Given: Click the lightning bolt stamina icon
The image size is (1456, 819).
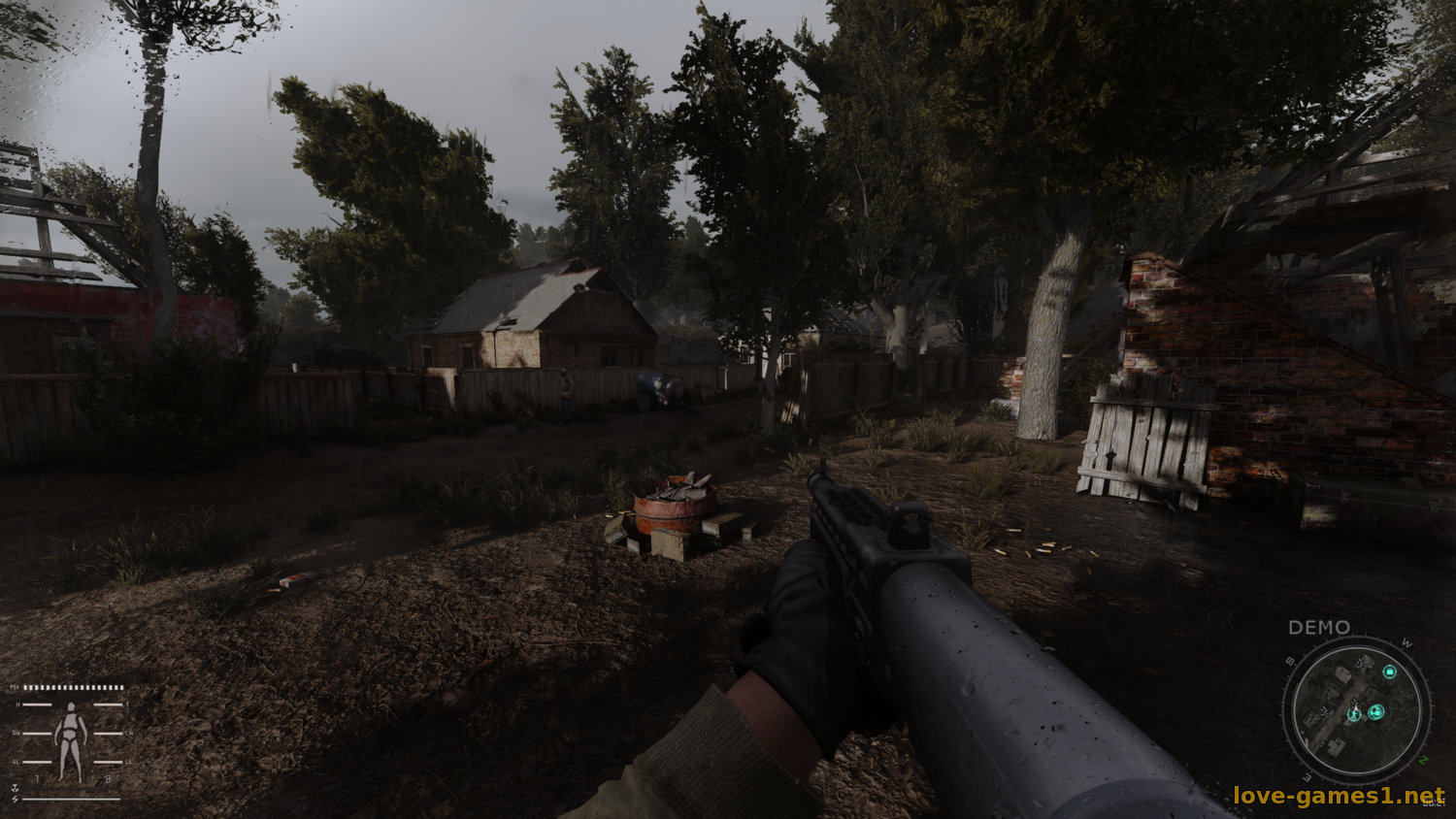Looking at the screenshot, I should pyautogui.click(x=16, y=800).
